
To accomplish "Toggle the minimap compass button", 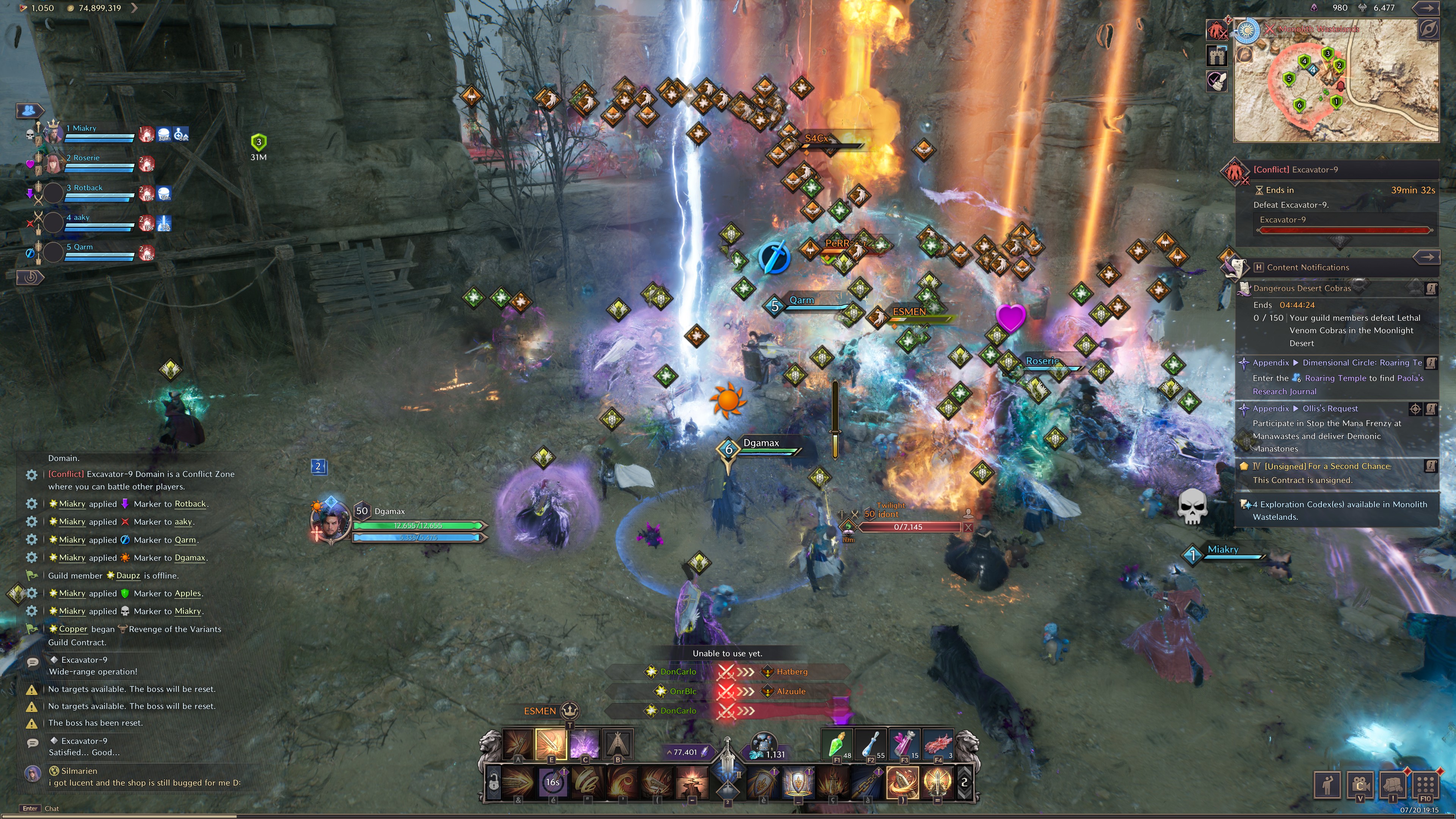I will 1428,29.
